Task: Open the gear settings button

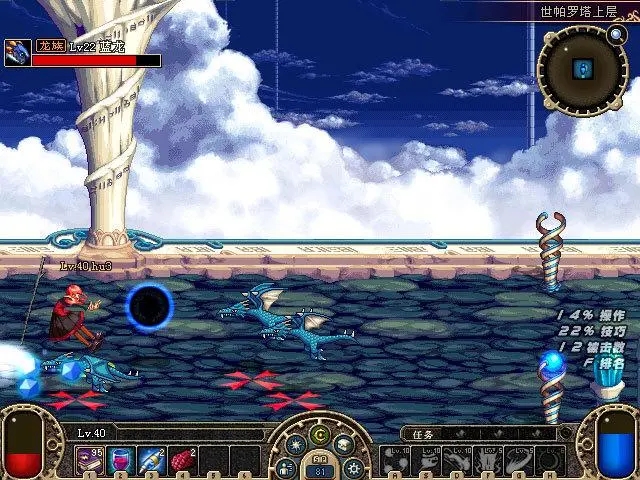Action: click(x=353, y=467)
